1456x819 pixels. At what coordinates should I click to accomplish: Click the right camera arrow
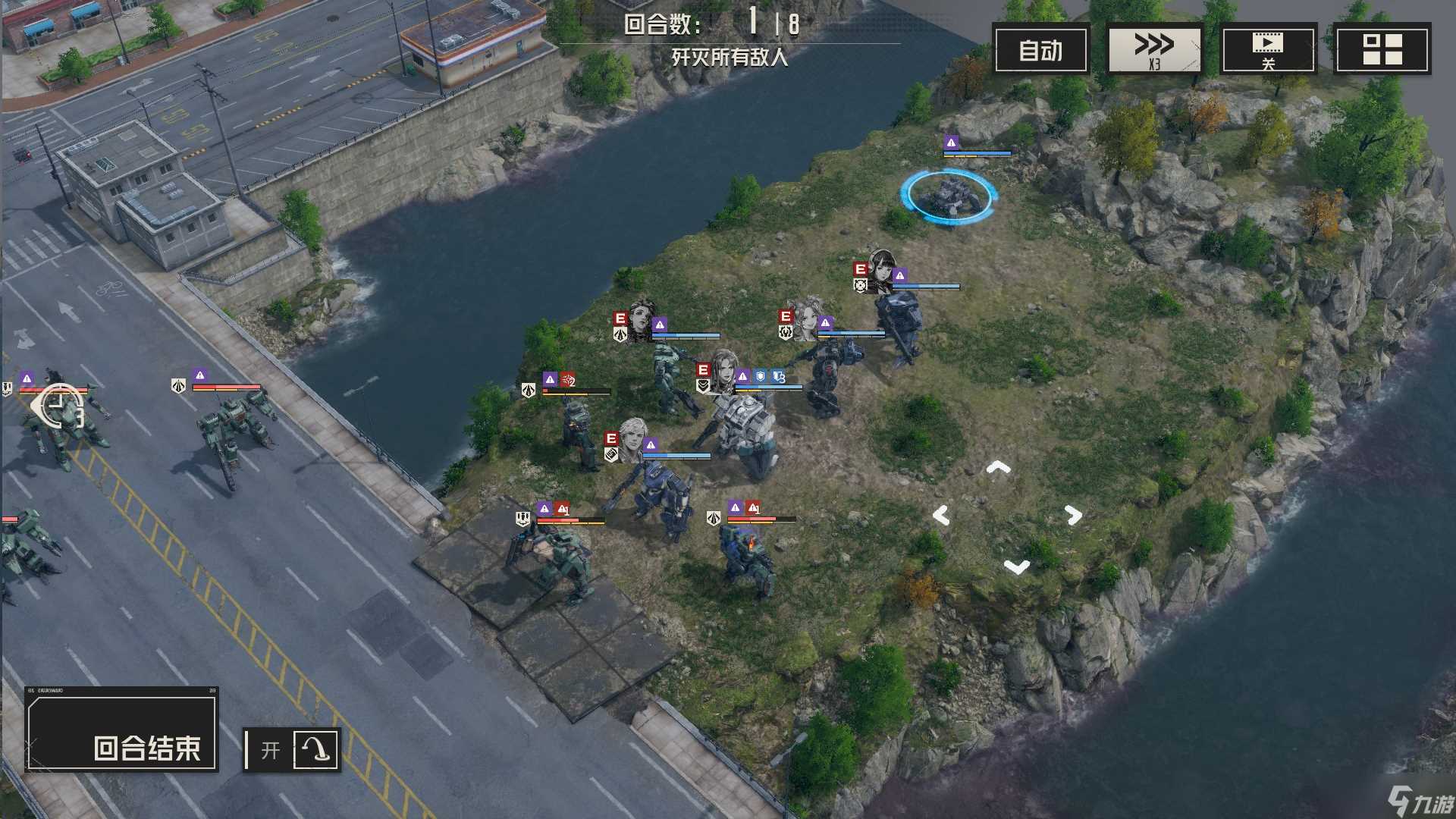(1073, 516)
